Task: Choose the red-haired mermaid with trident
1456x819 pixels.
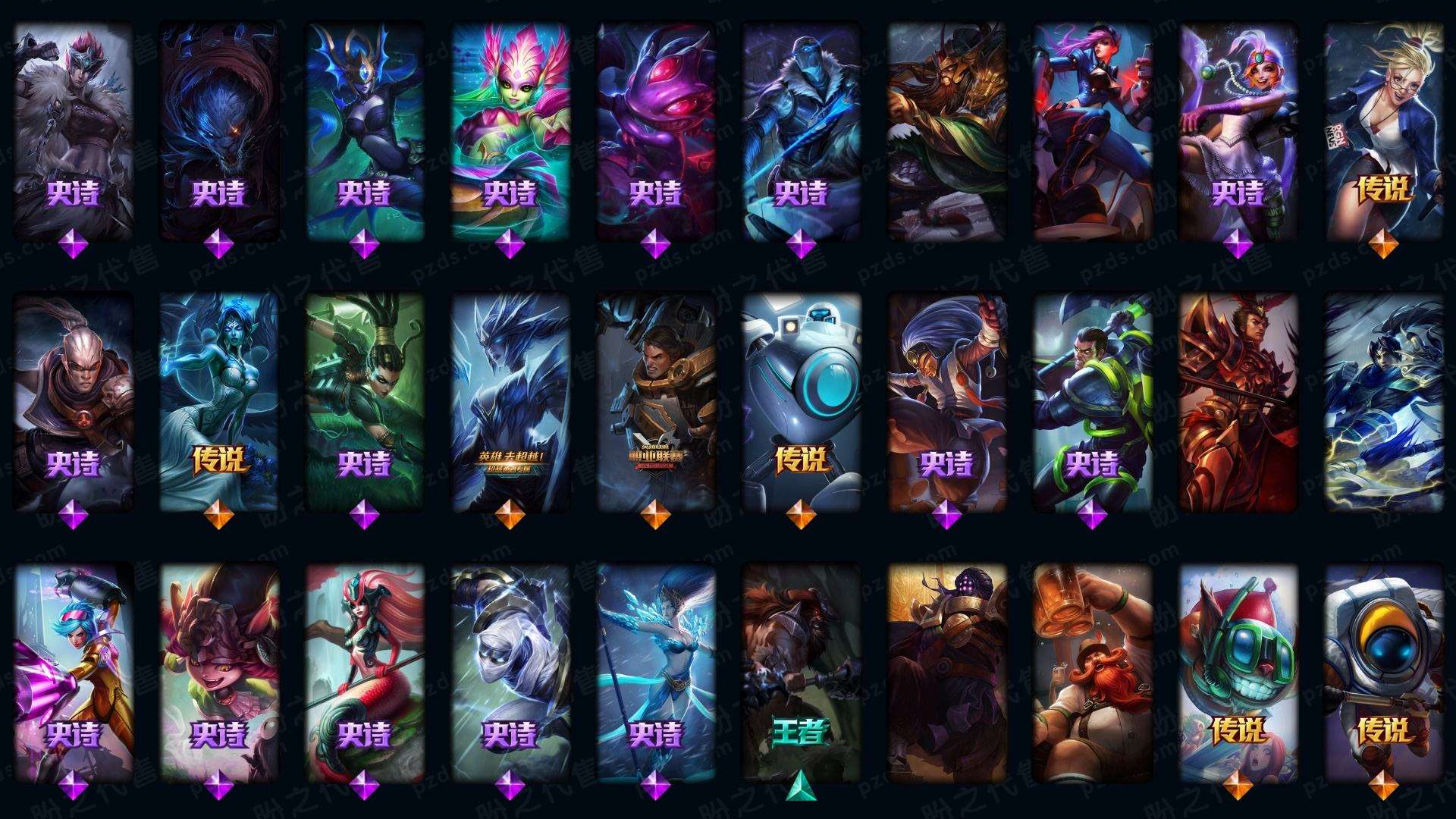Action: point(364,671)
